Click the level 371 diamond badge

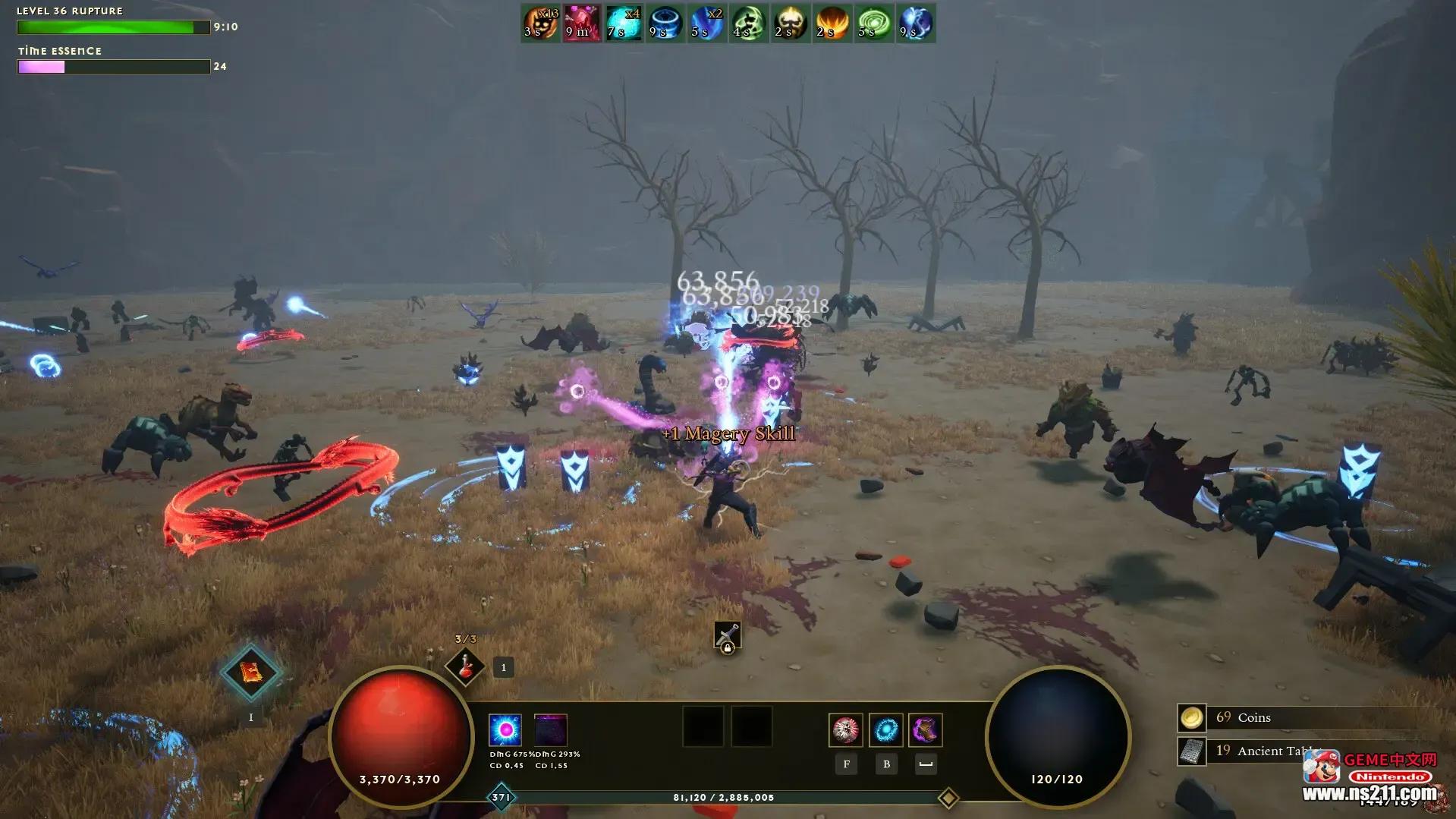pyautogui.click(x=502, y=798)
